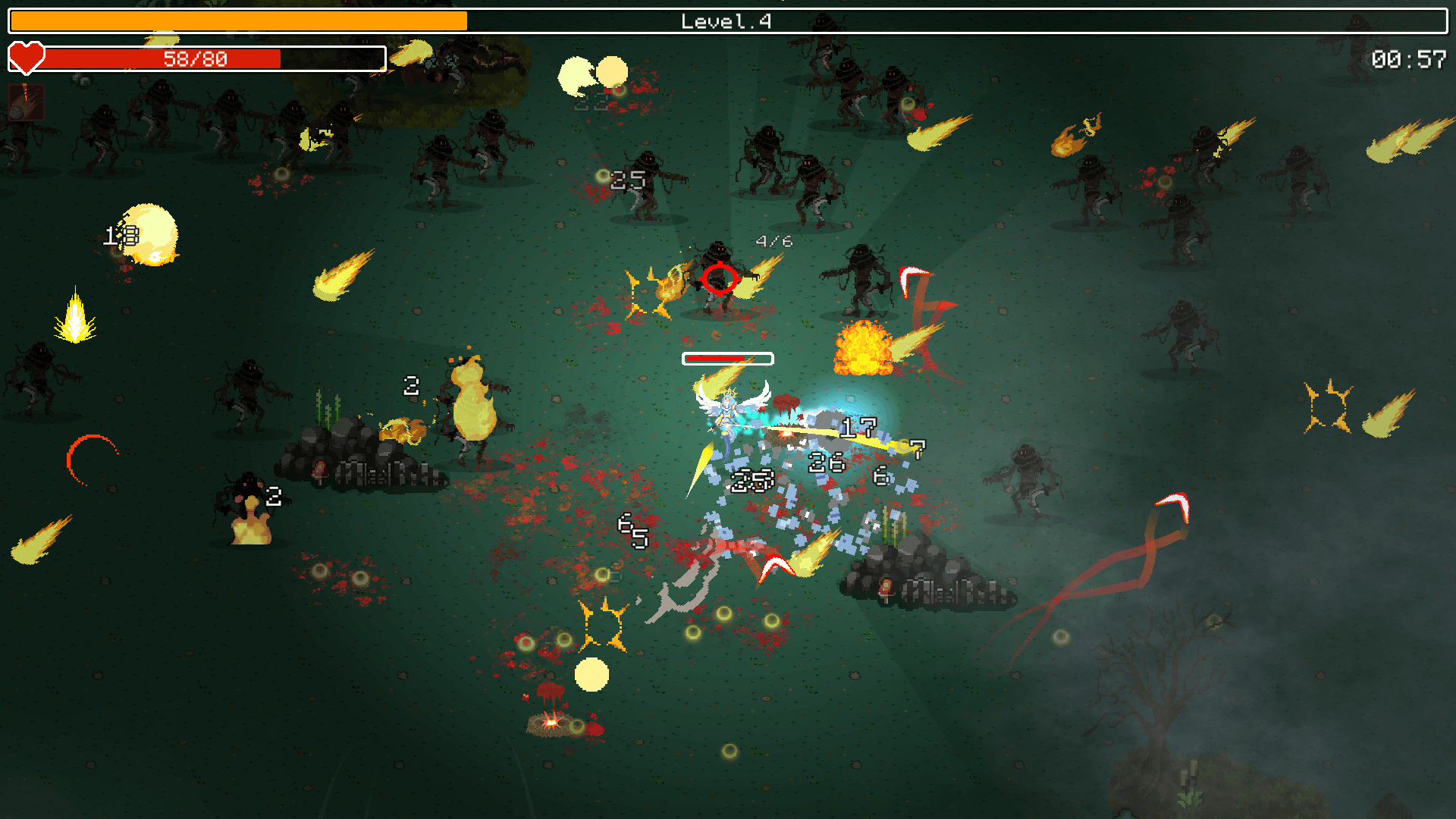
Task: Toggle the 4/6 kill counter above the boss
Action: [x=773, y=241]
